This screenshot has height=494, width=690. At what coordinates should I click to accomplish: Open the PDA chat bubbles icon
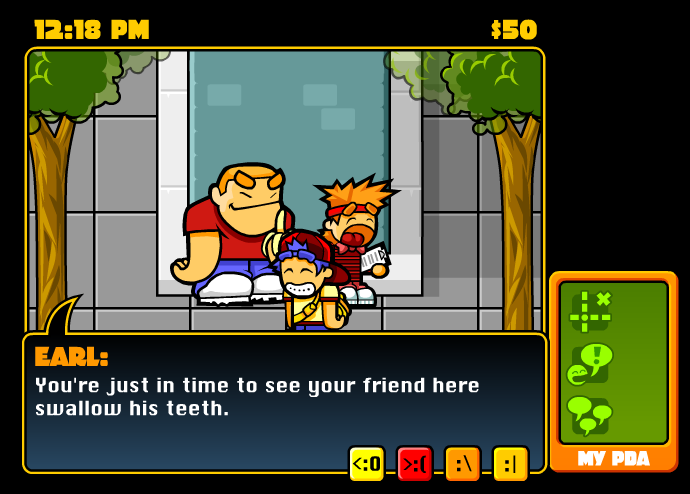[590, 414]
